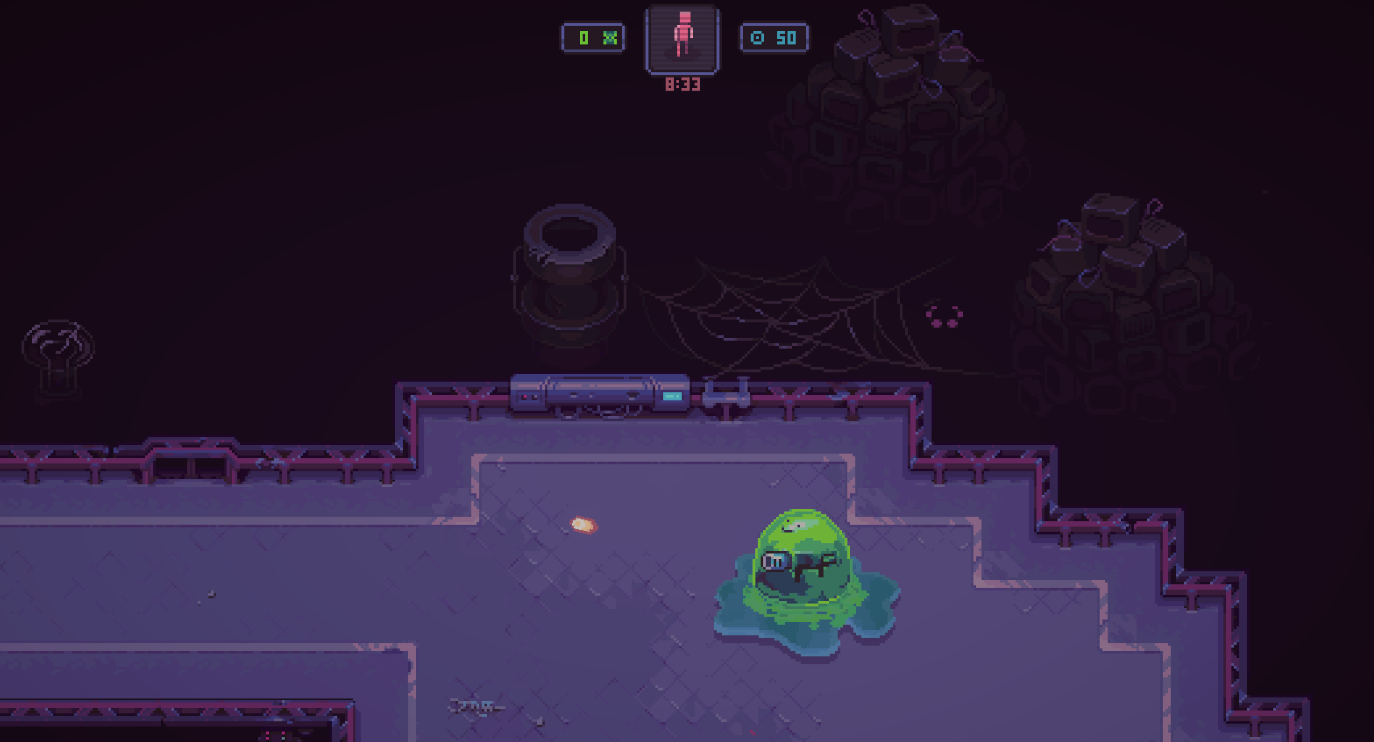
Task: Click the glowing orange ember on the ground
Action: [583, 522]
